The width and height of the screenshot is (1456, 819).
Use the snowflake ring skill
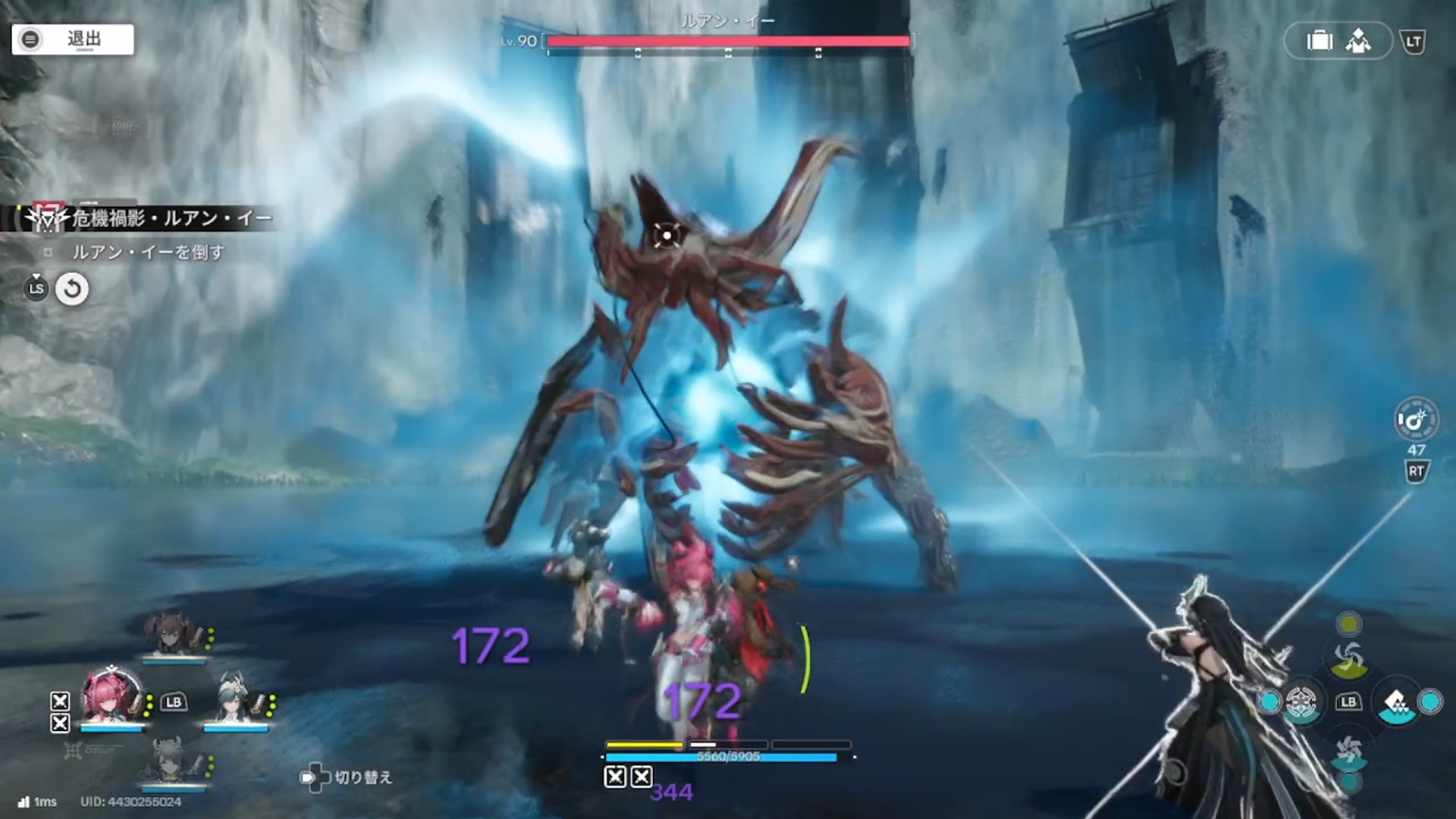coord(1301,702)
